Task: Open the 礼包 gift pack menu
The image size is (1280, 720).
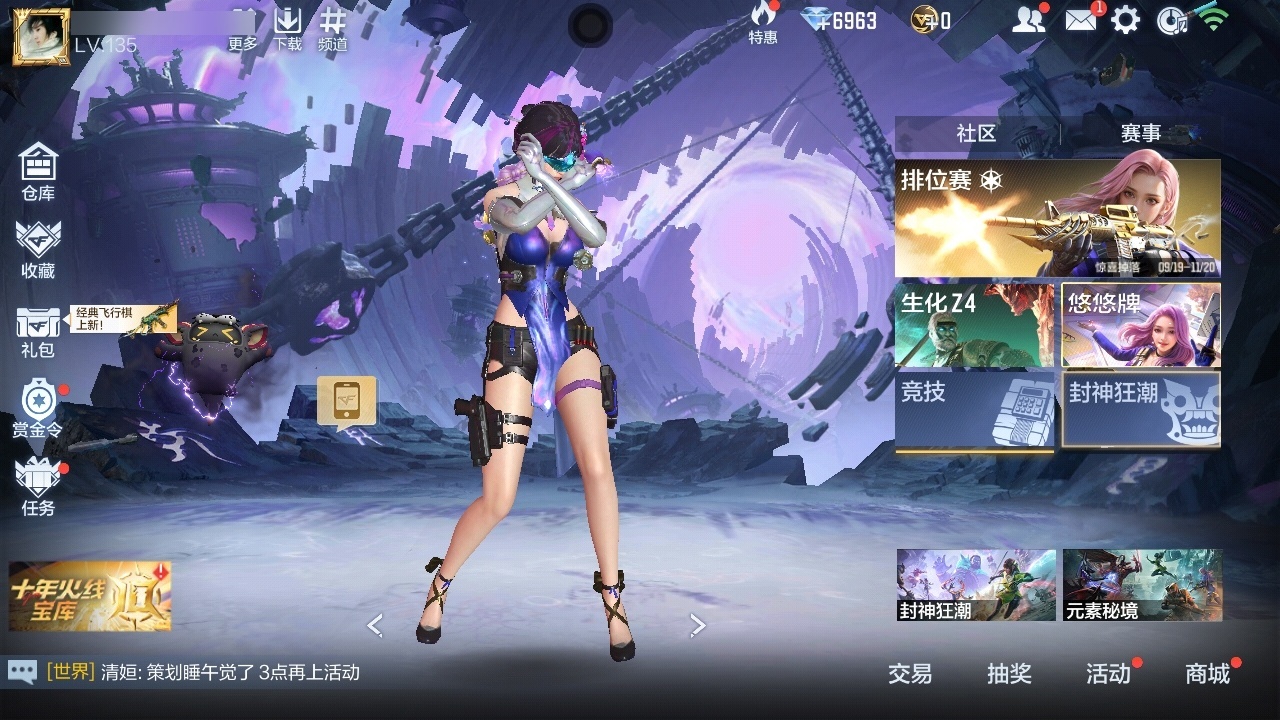Action: coord(38,328)
